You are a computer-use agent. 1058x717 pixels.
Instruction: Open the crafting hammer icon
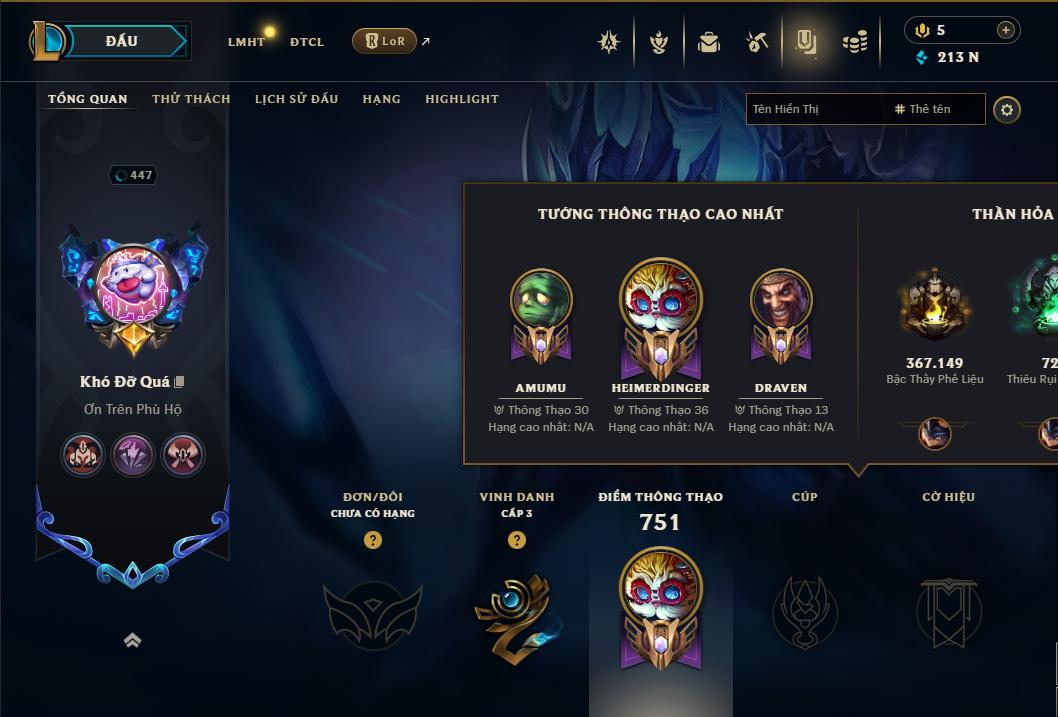coord(757,42)
